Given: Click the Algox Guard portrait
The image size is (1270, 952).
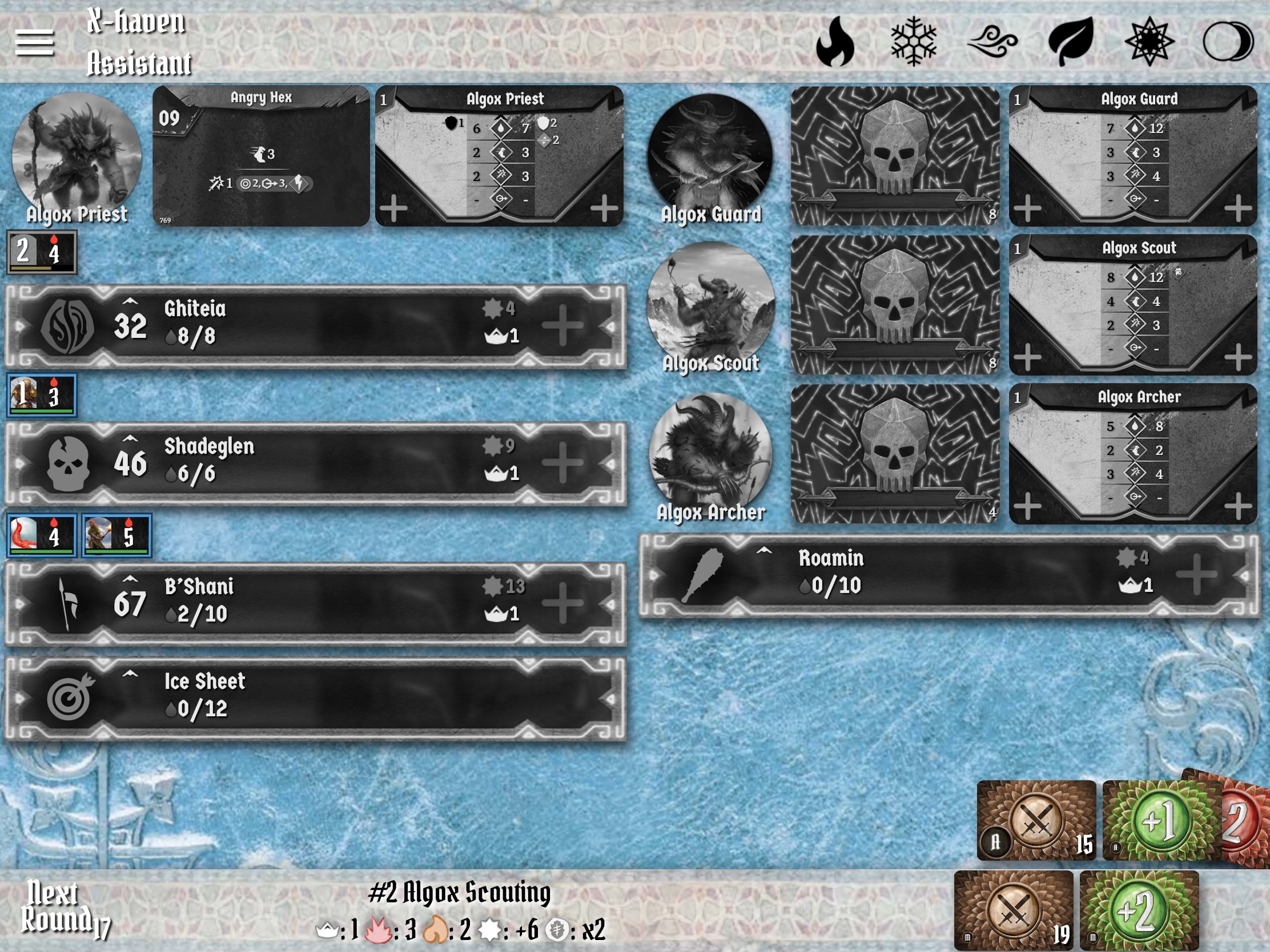Looking at the screenshot, I should click(711, 156).
